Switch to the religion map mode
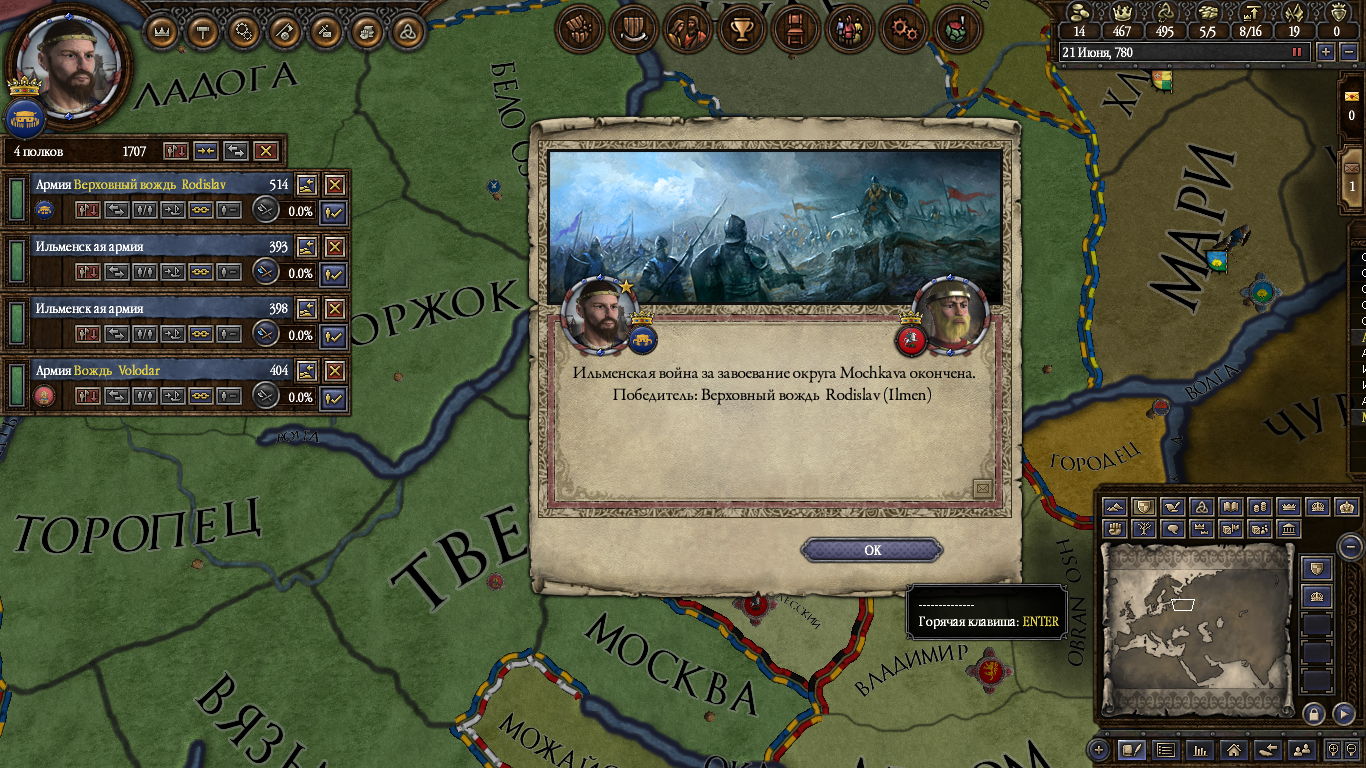 [1202, 507]
